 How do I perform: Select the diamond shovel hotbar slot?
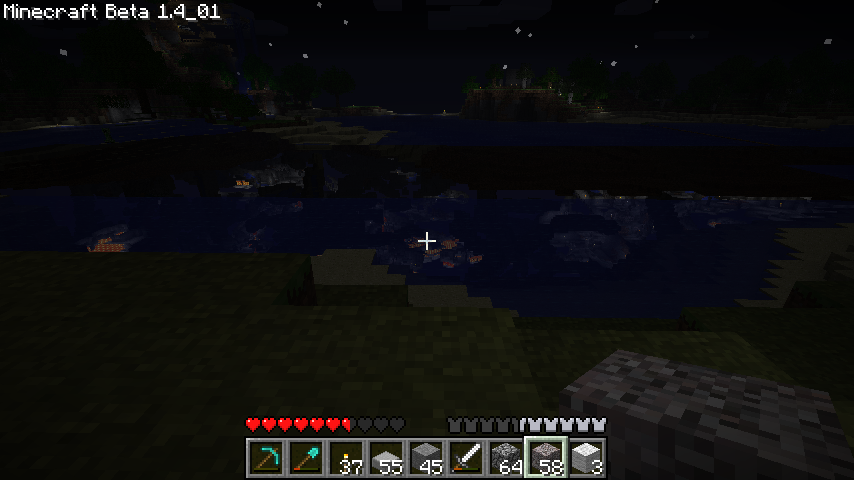[307, 459]
